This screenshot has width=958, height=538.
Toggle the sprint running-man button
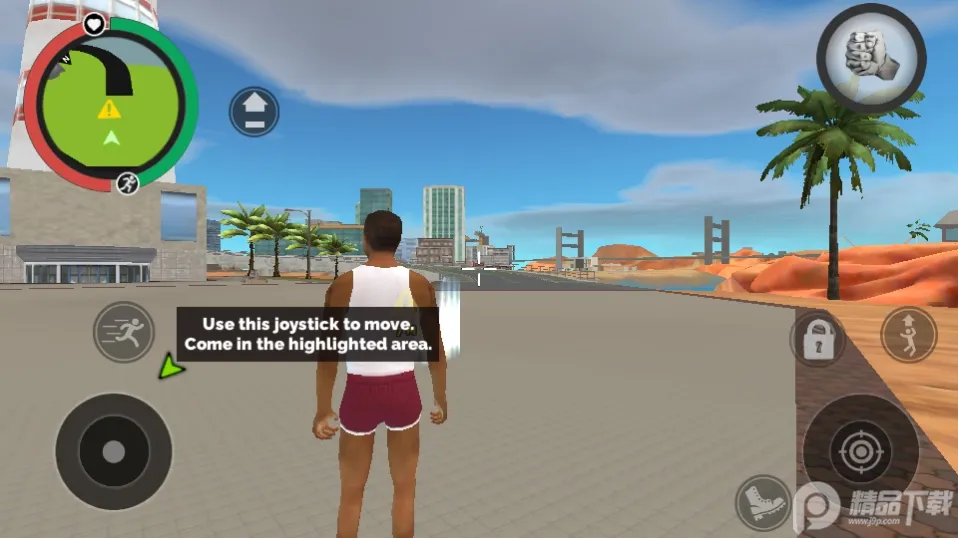(124, 332)
